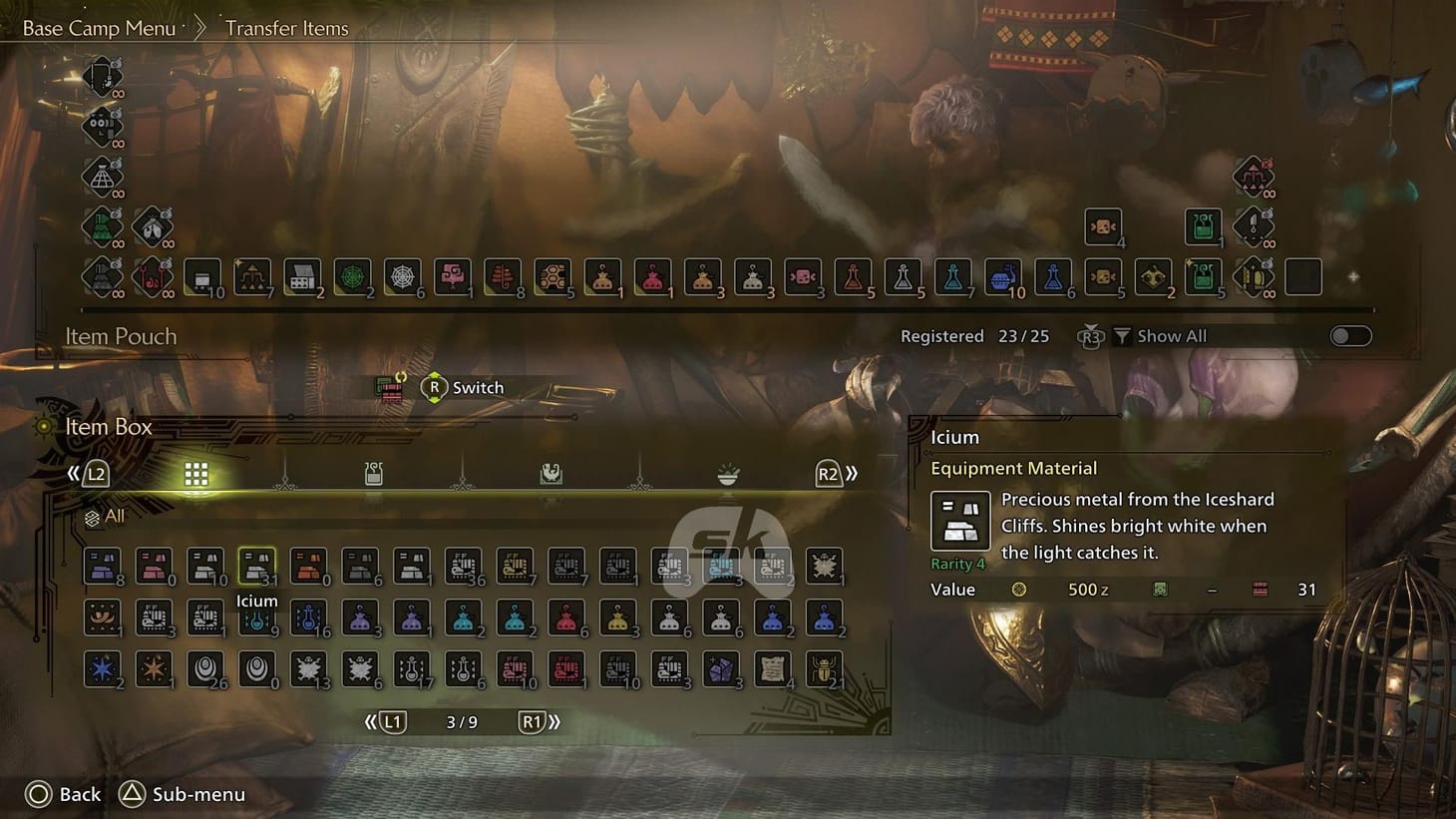The height and width of the screenshot is (819, 1456).
Task: Click the filter funnel icon next to Show All
Action: (x=1121, y=336)
